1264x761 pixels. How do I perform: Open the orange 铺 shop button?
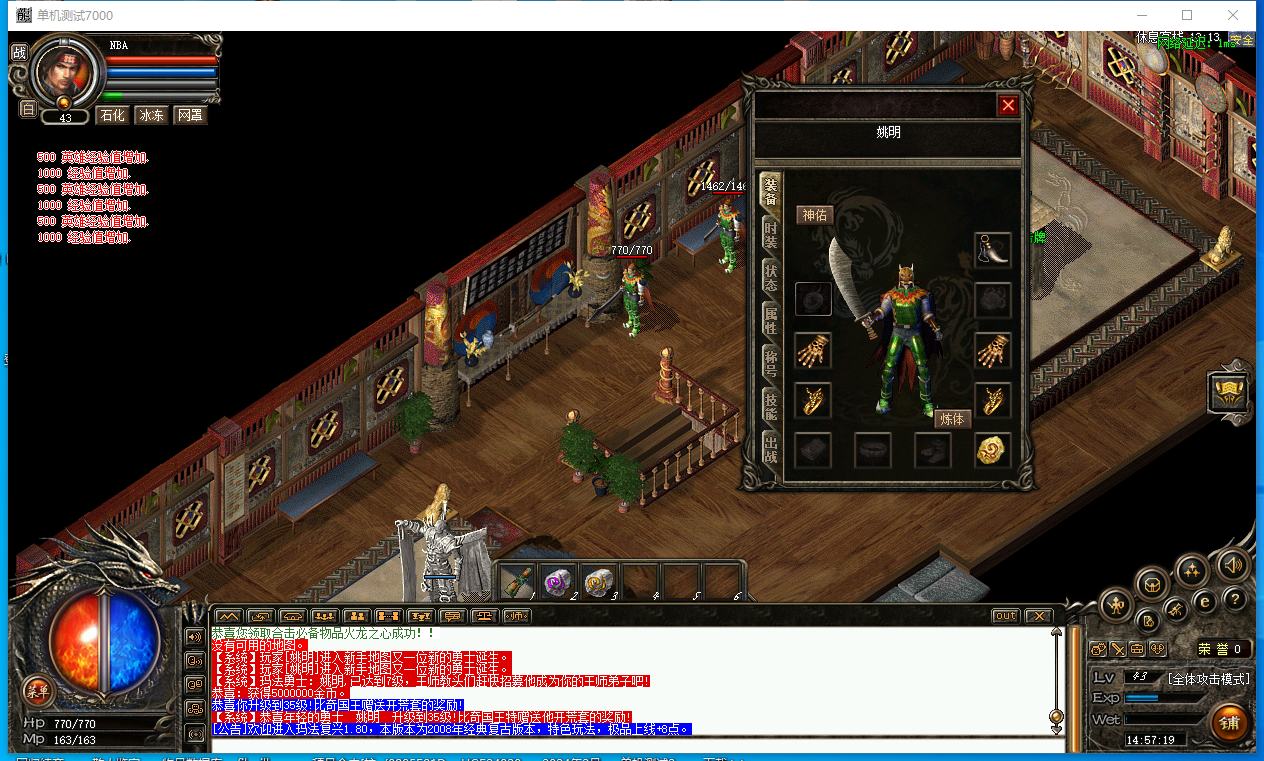1229,722
